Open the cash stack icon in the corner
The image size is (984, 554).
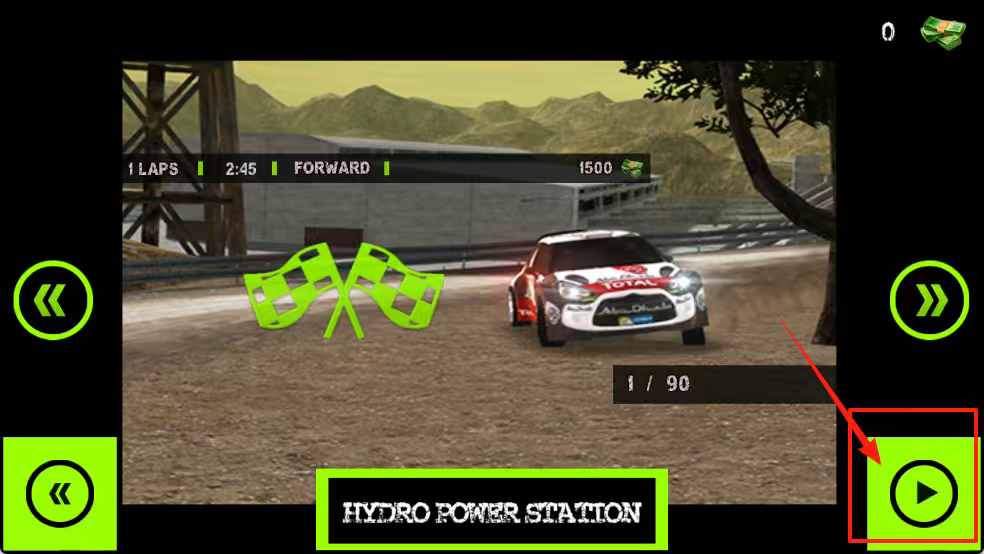click(x=943, y=30)
